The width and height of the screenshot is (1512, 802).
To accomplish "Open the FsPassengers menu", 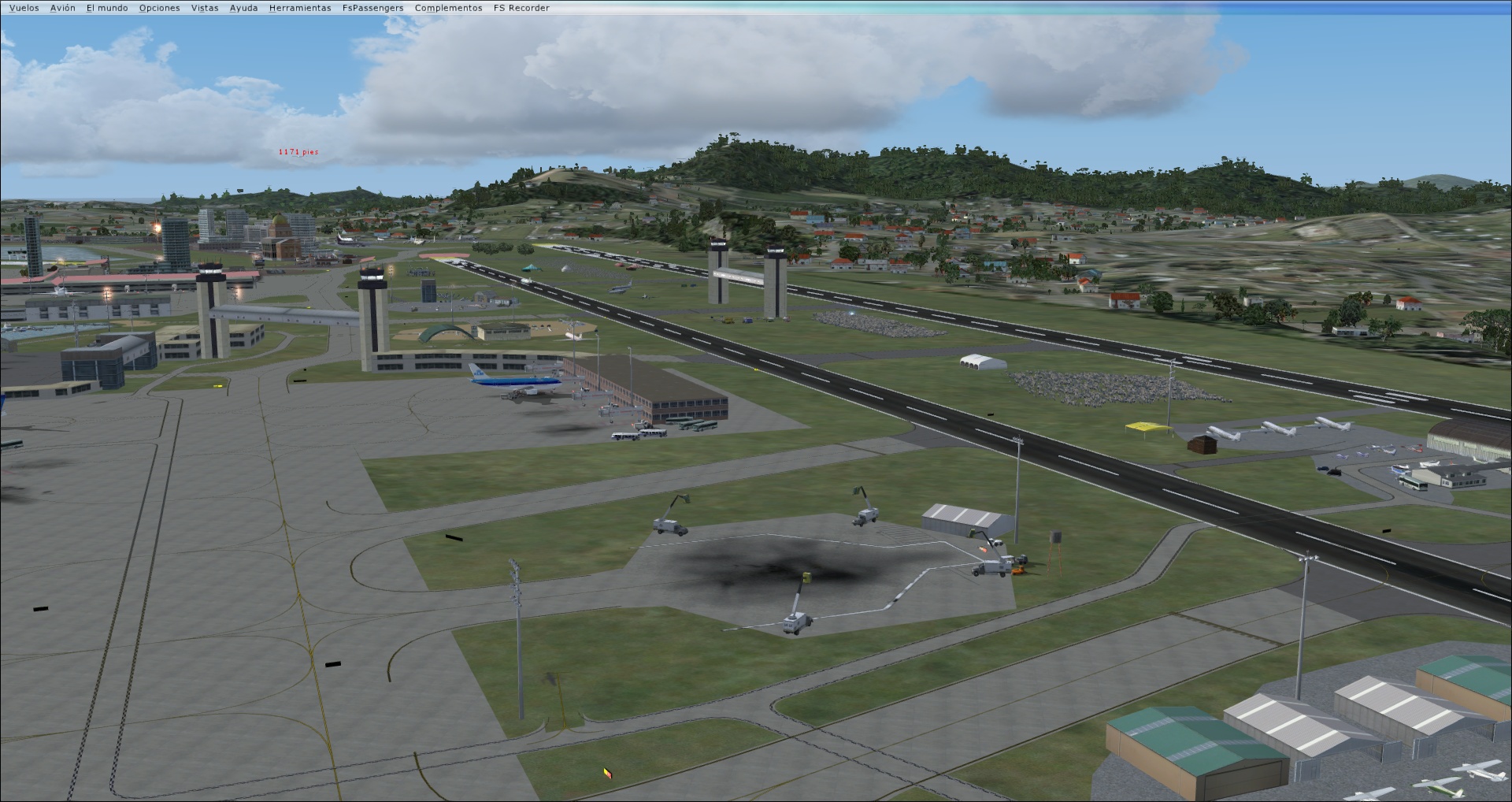I will pyautogui.click(x=372, y=7).
